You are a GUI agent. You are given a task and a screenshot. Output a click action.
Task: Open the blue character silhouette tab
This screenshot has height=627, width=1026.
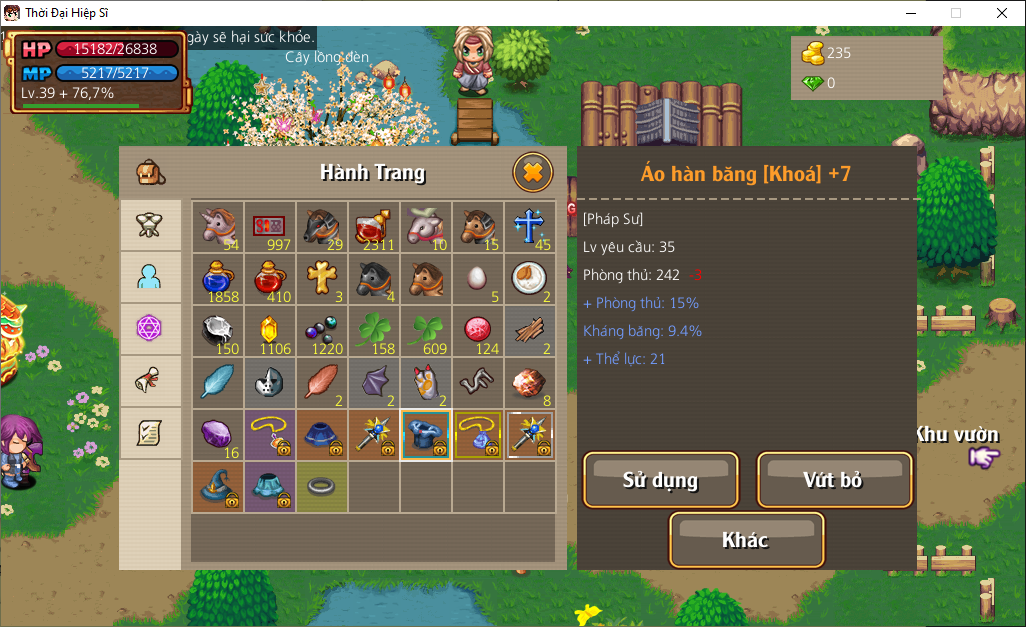coord(151,277)
